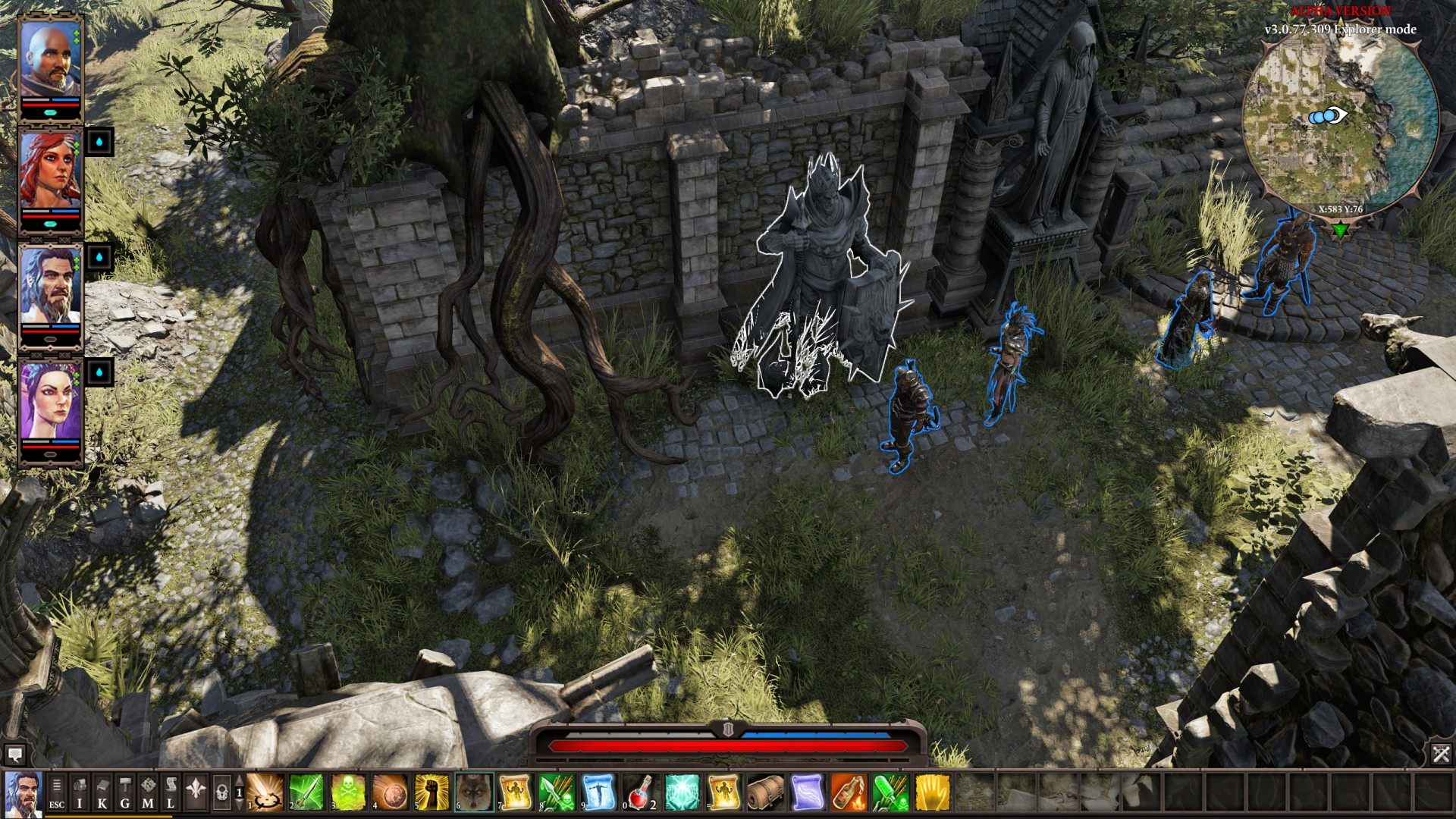Activate the sword strike skill in slot 1
The image size is (1456, 819).
(265, 792)
